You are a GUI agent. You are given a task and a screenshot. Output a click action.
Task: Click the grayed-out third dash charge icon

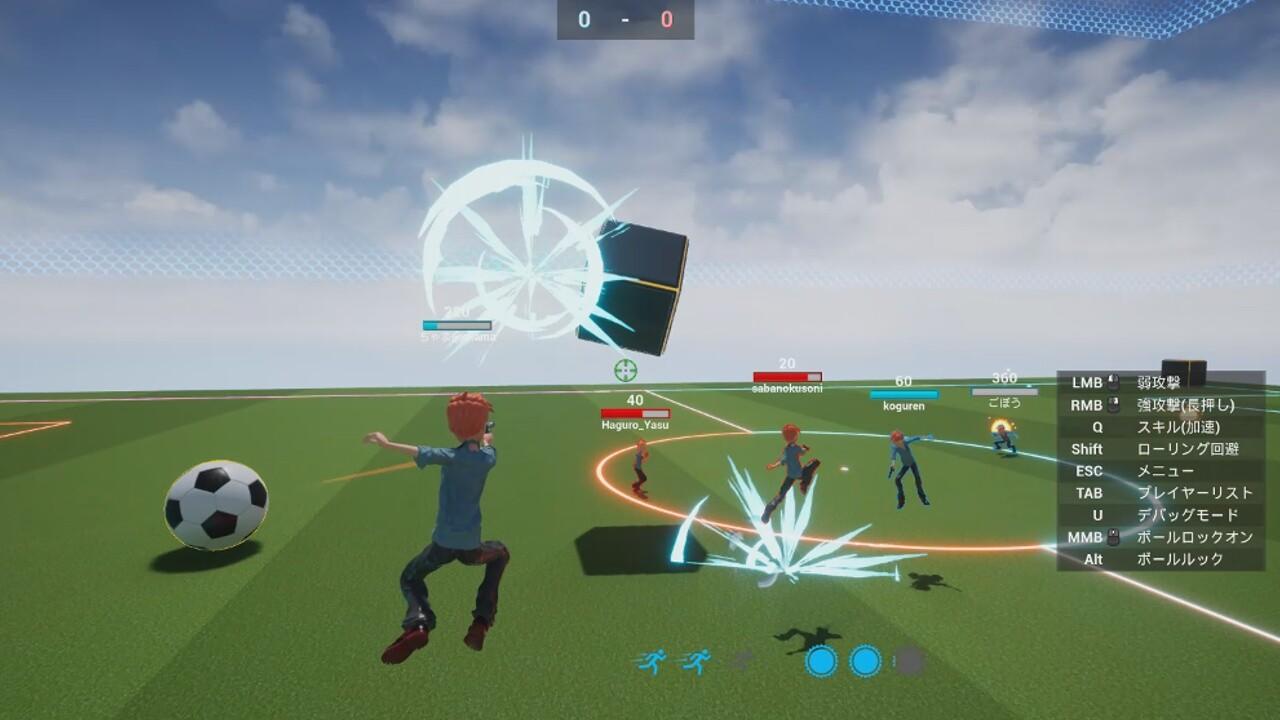click(741, 660)
